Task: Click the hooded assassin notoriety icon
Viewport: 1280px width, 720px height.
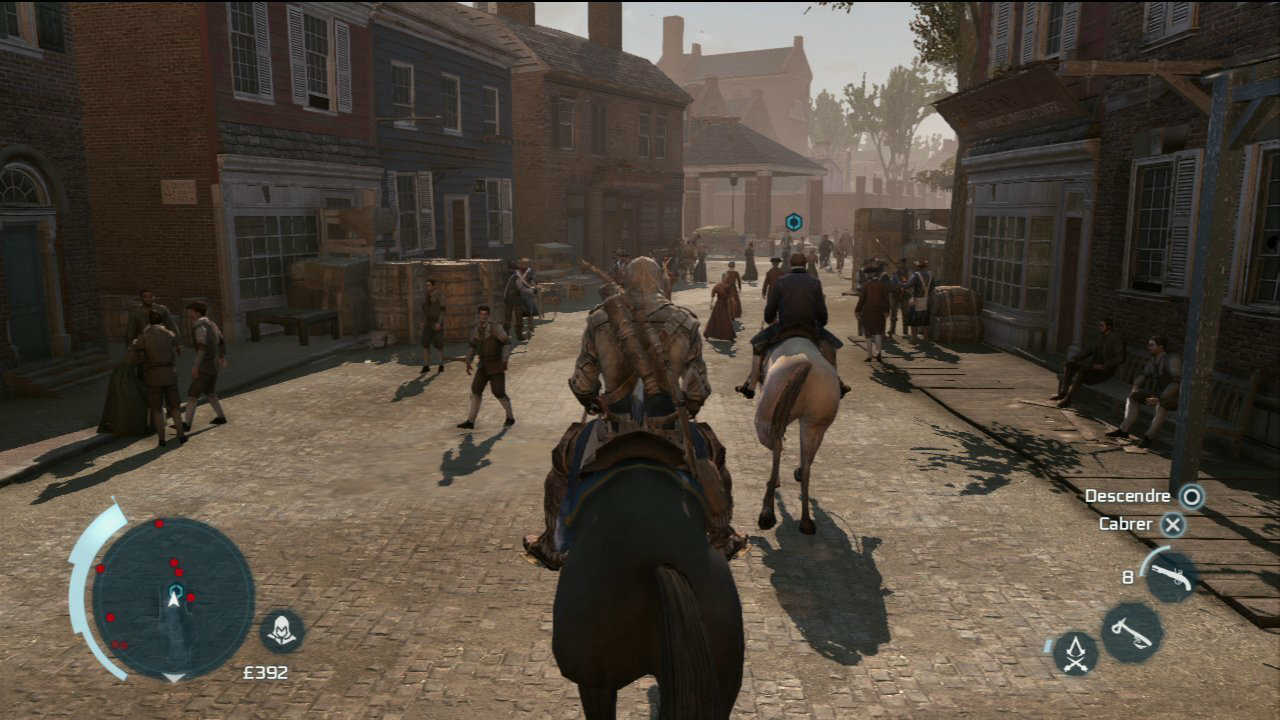Action: [282, 630]
